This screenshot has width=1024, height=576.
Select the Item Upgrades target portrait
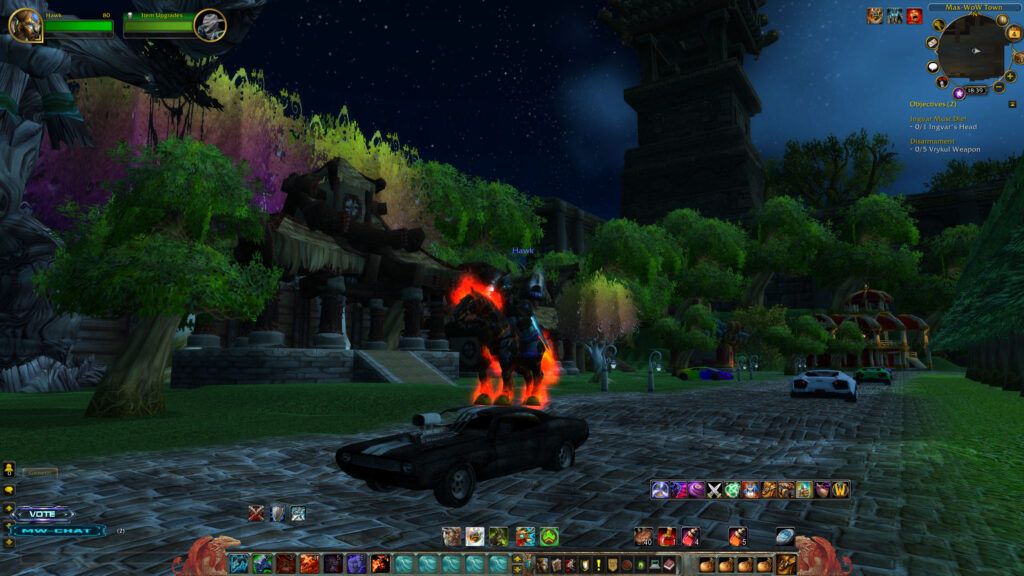pyautogui.click(x=210, y=24)
